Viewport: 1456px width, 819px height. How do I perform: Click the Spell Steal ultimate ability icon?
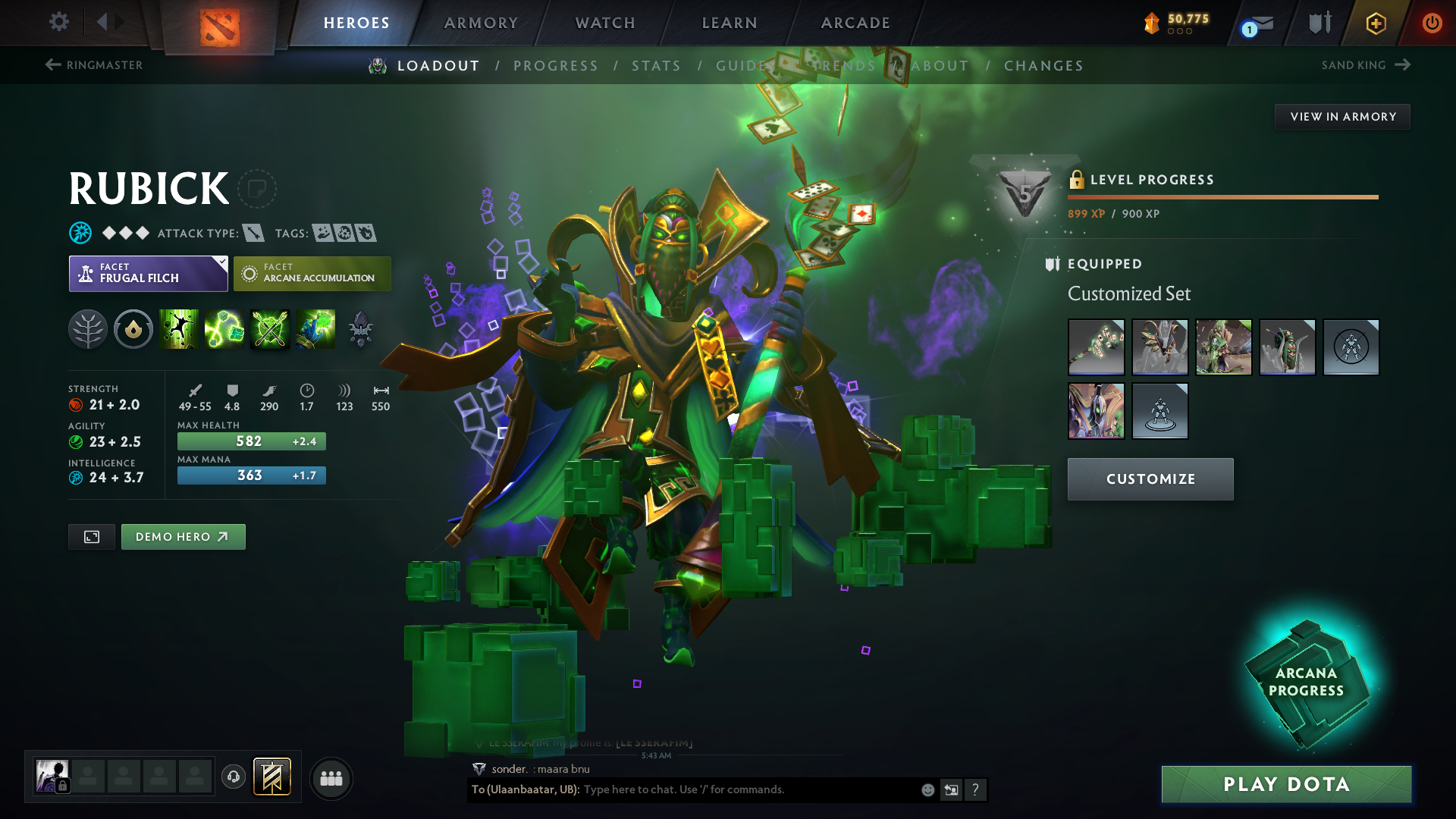pos(314,328)
